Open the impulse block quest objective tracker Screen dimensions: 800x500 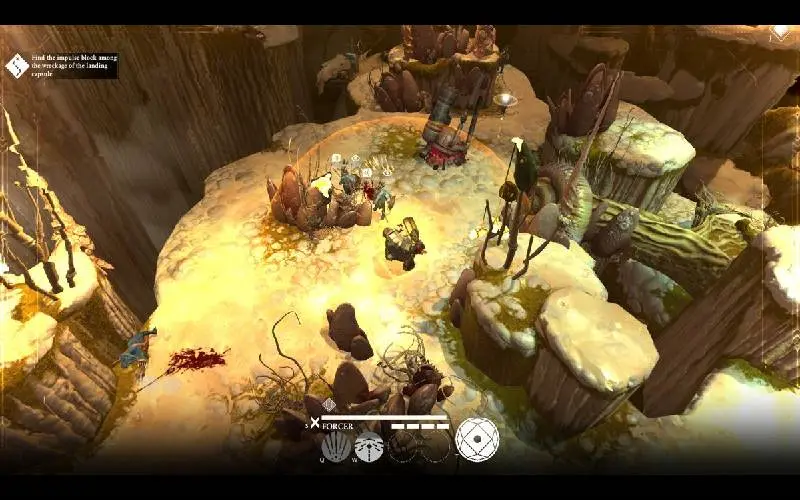19,66
